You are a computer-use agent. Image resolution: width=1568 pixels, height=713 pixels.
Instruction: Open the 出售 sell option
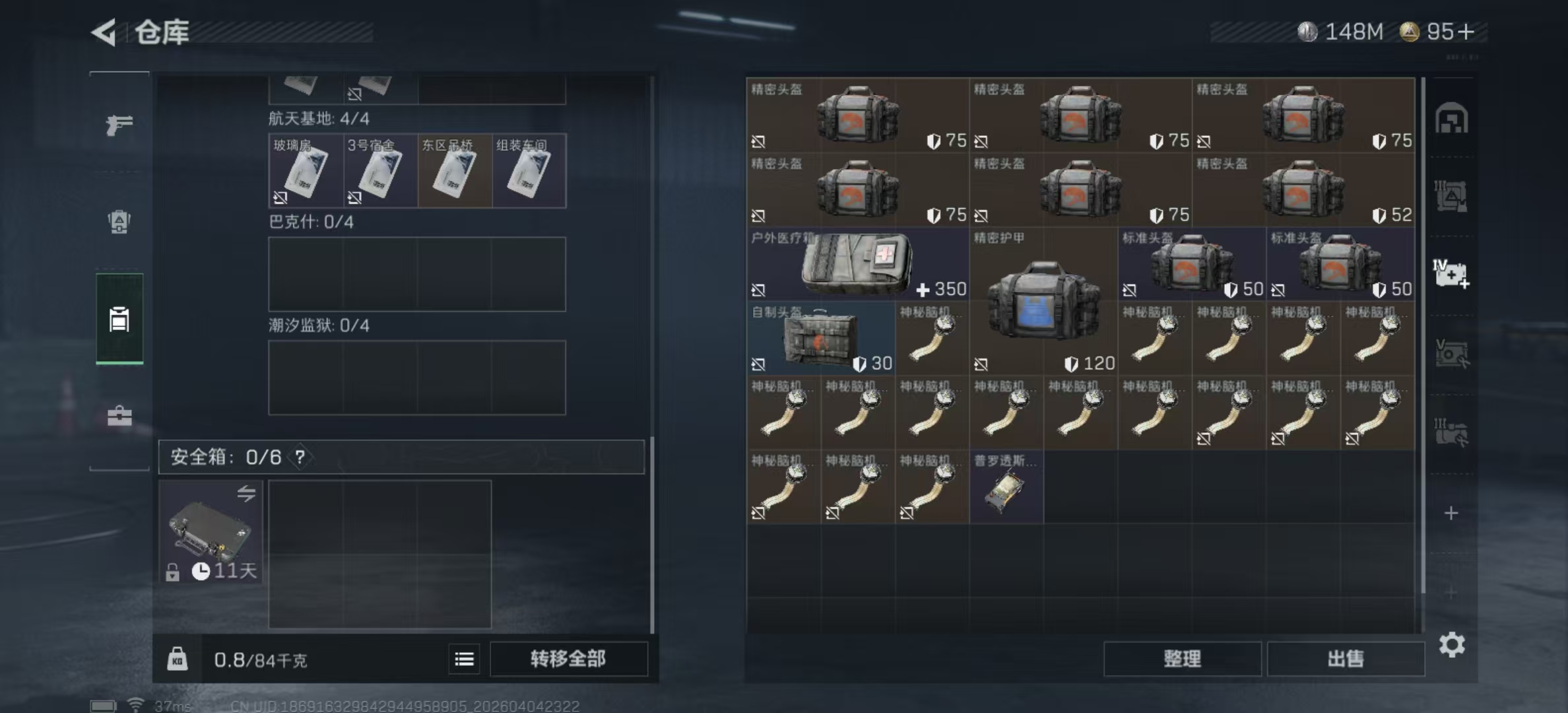(x=1345, y=659)
